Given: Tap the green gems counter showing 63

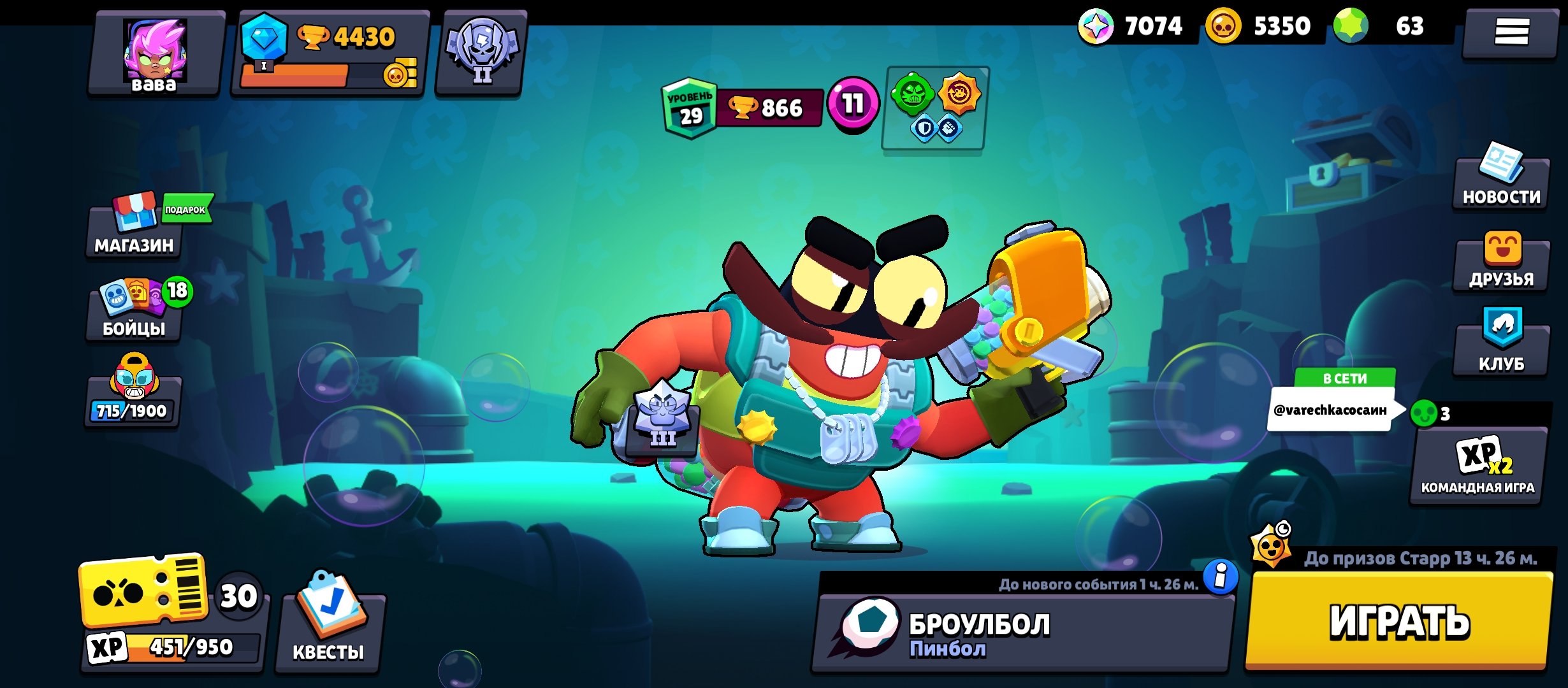Looking at the screenshot, I should pyautogui.click(x=1390, y=27).
